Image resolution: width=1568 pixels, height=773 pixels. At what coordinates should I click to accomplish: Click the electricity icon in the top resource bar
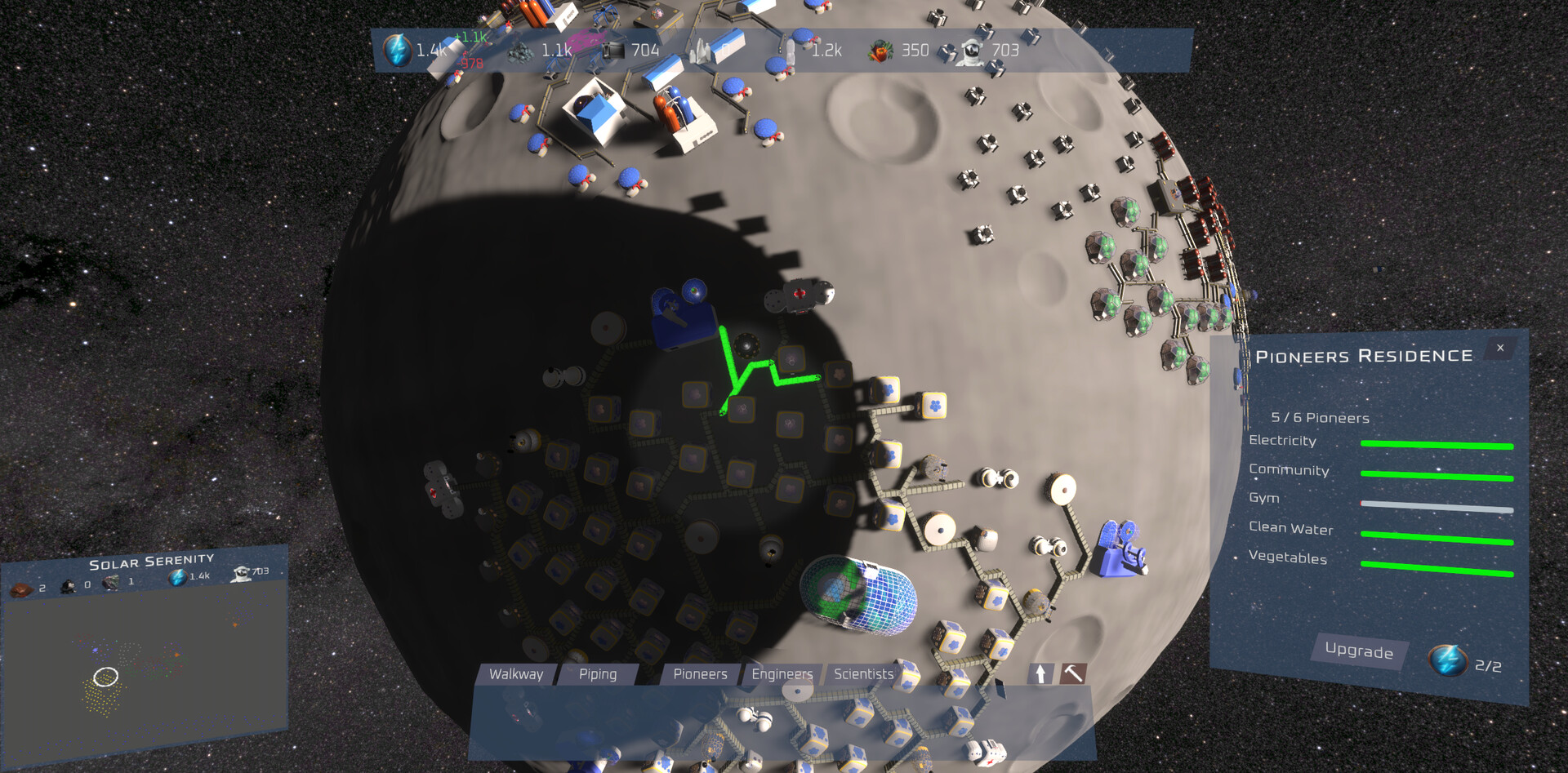pos(398,49)
